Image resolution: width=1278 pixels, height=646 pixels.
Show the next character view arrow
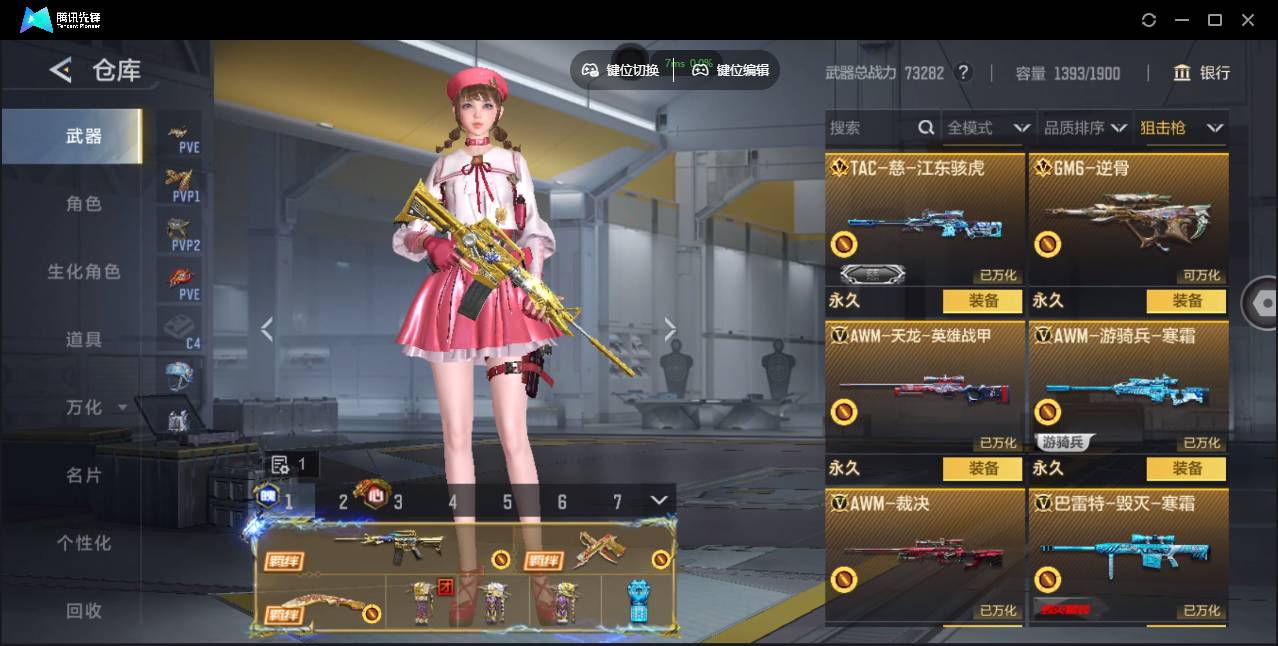click(670, 329)
